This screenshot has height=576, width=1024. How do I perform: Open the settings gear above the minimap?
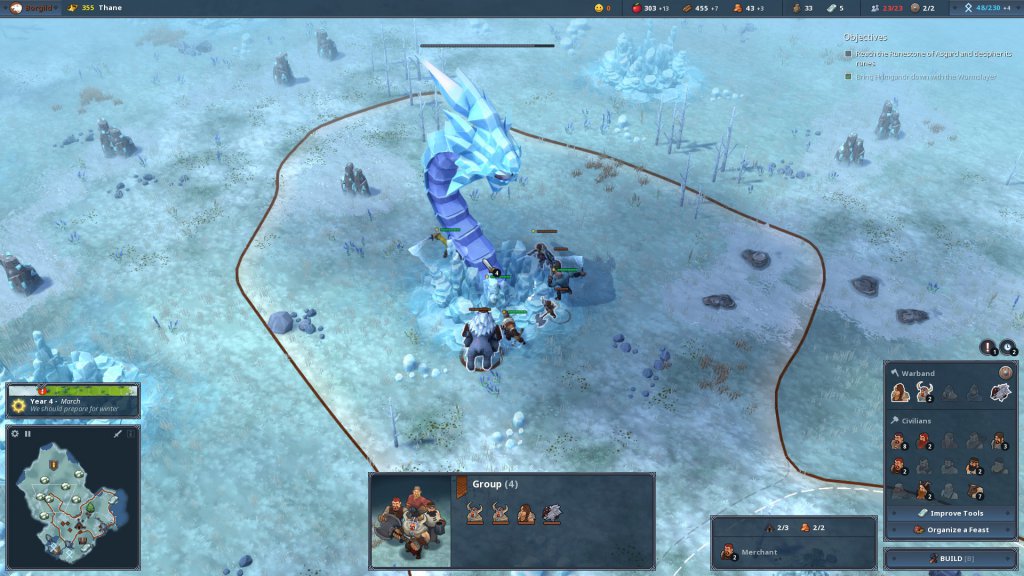[15, 434]
